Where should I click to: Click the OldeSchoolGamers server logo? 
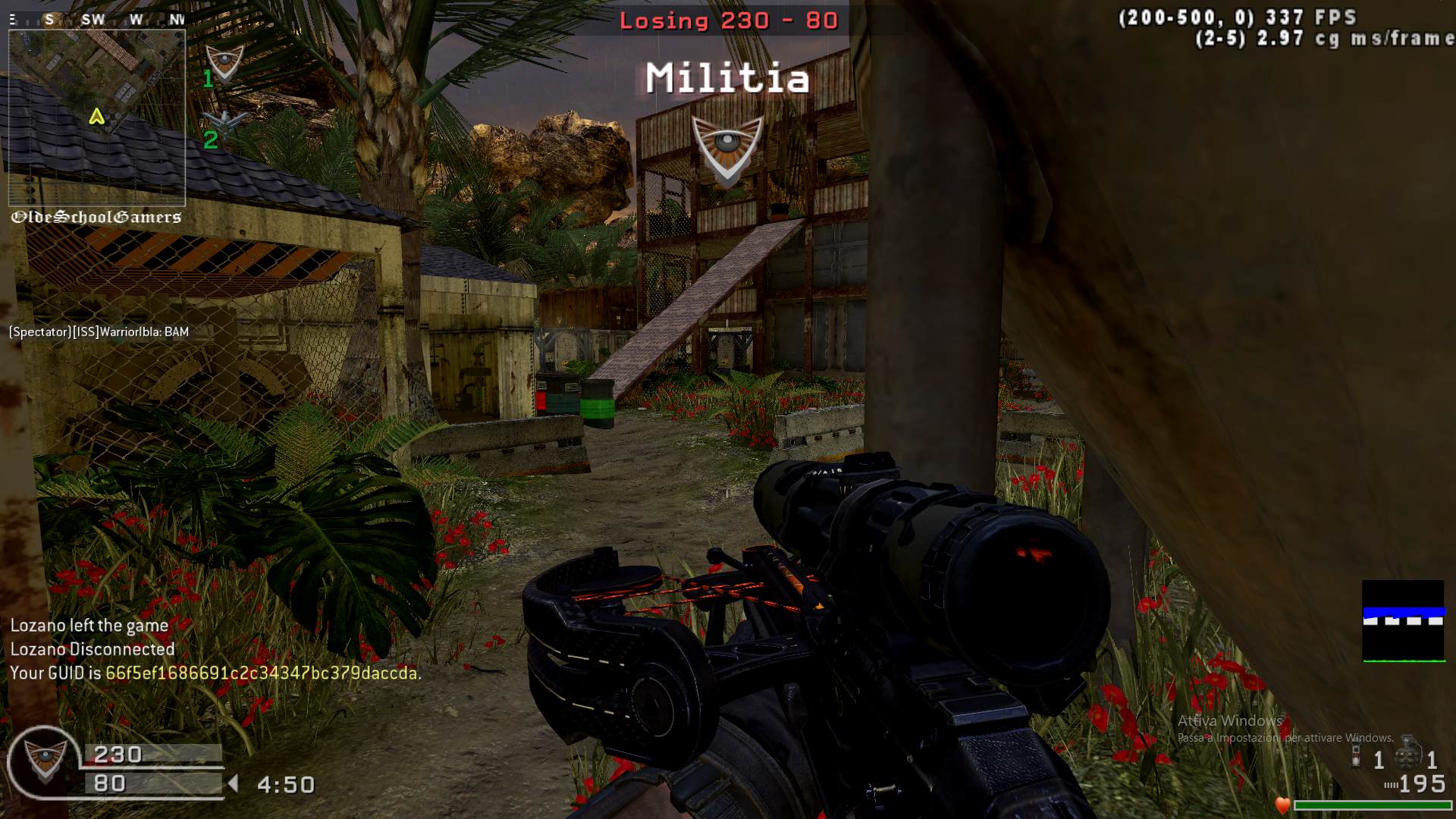click(96, 218)
